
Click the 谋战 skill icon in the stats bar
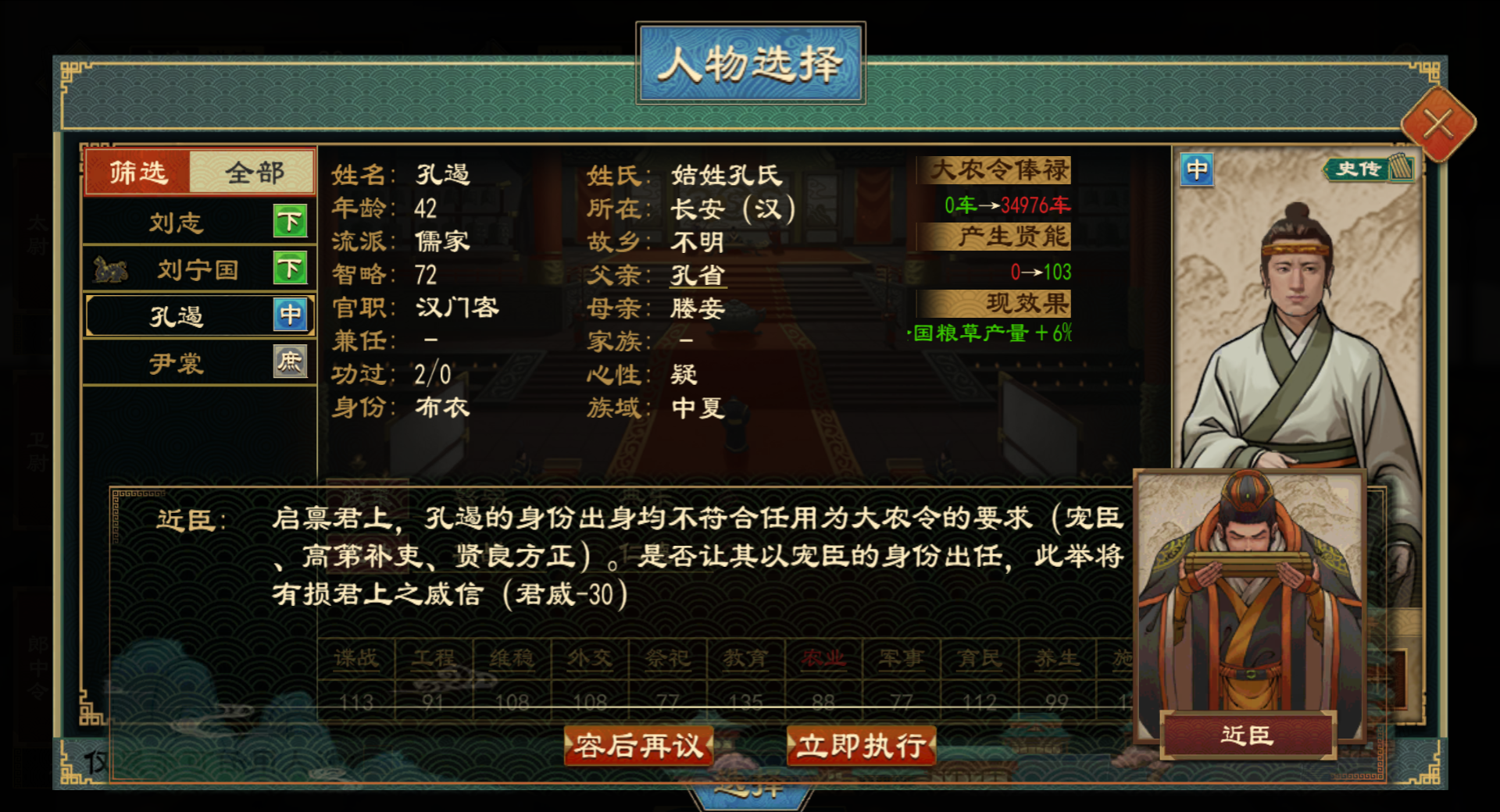(355, 658)
